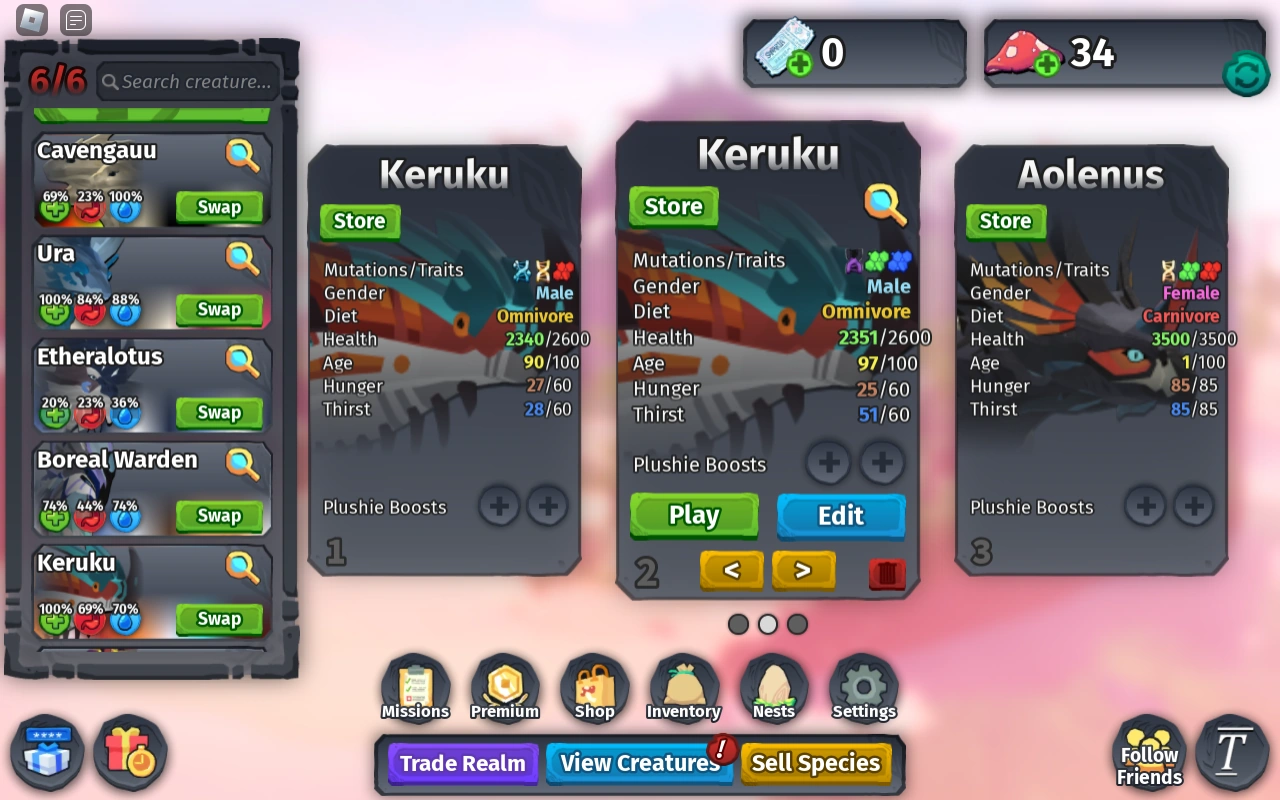This screenshot has width=1280, height=800.
Task: Open the Inventory
Action: click(684, 687)
